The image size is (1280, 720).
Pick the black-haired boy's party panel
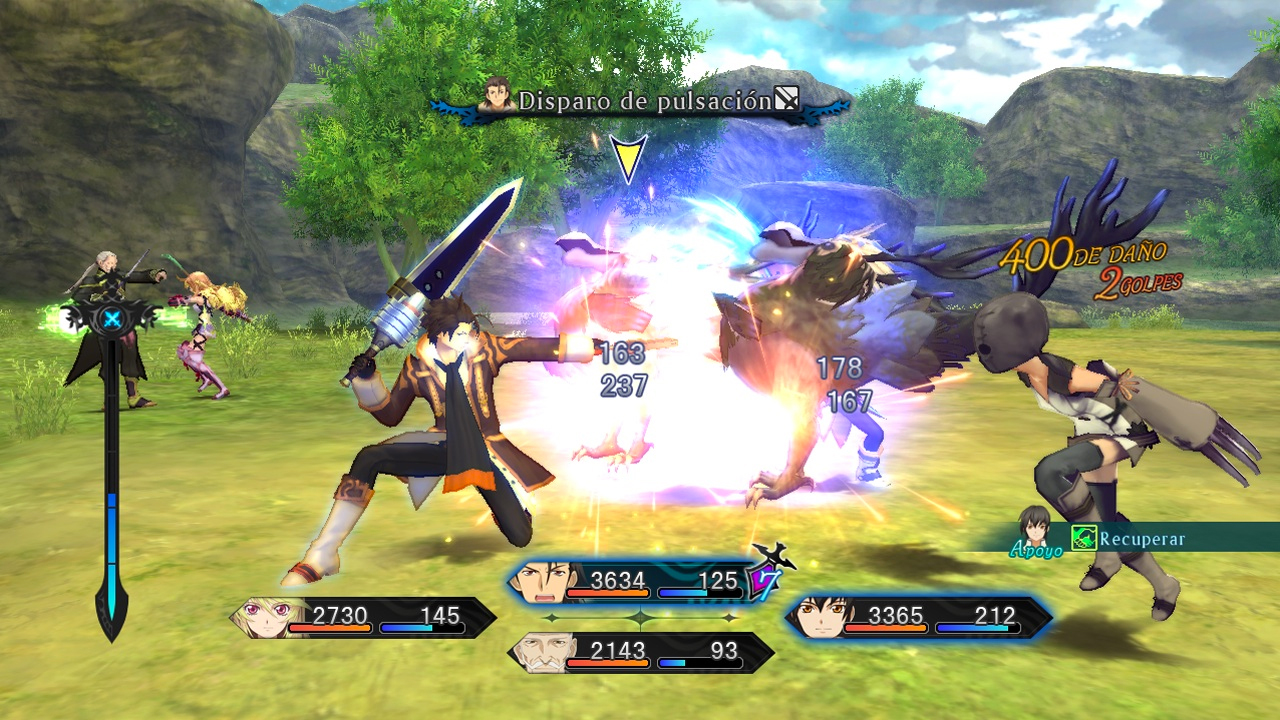[x=917, y=617]
